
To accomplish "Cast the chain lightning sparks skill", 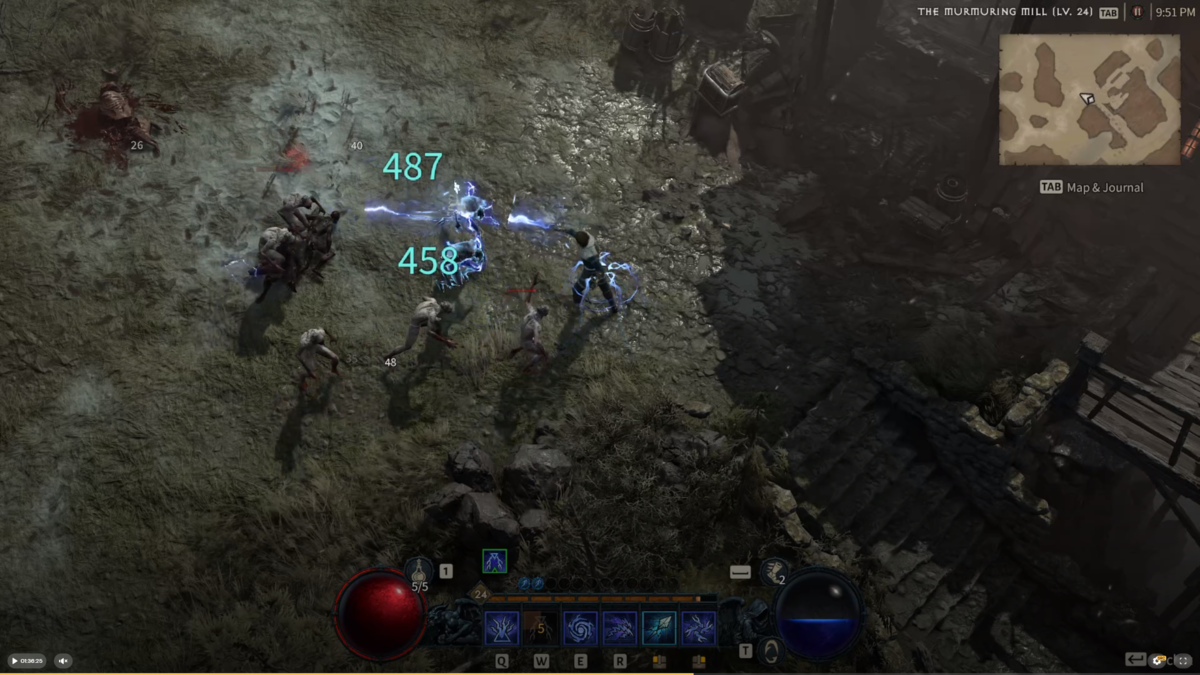I will (x=698, y=628).
